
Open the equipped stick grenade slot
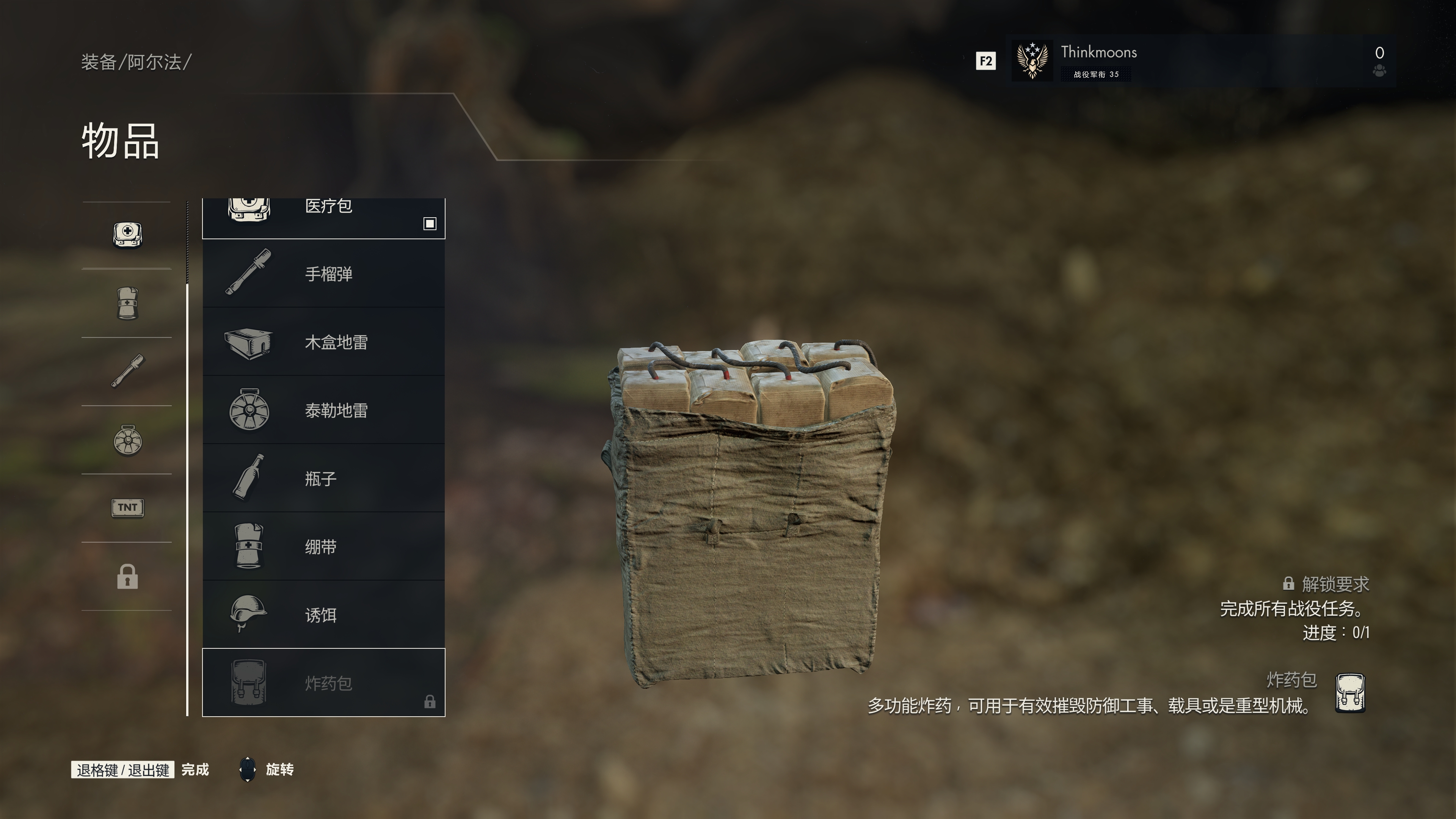(x=127, y=371)
